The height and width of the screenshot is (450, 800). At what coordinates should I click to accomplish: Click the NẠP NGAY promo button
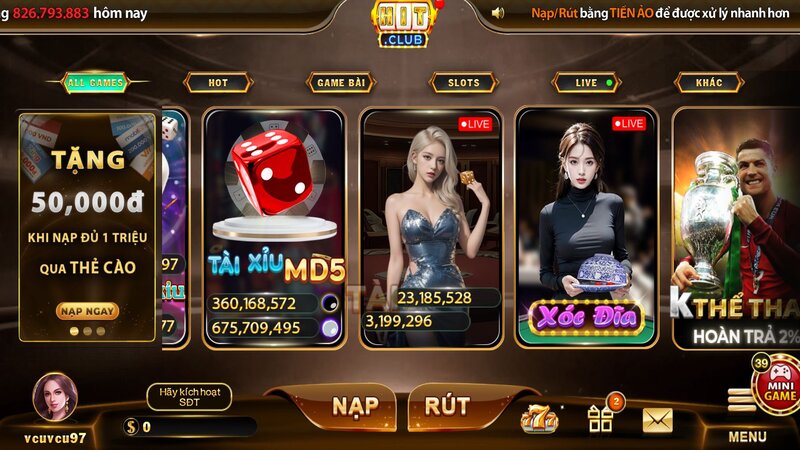click(x=88, y=311)
